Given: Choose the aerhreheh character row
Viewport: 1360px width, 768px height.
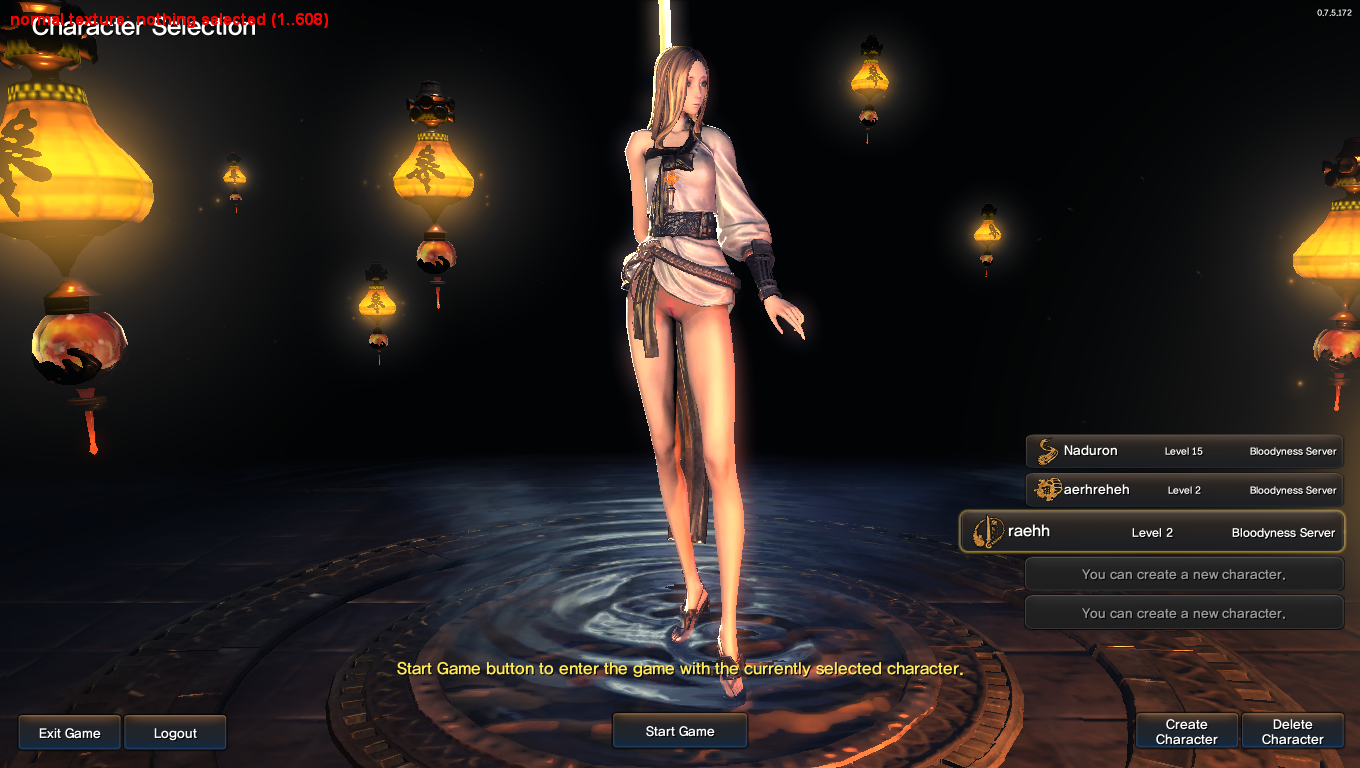Looking at the screenshot, I should coord(1184,490).
